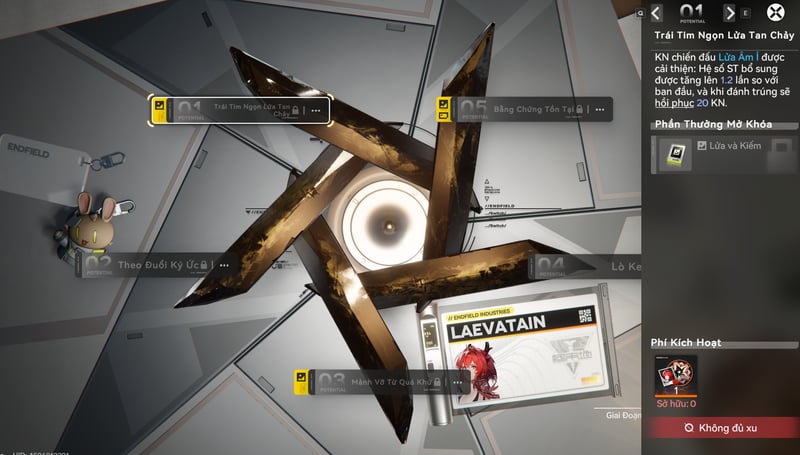Select potential 04 Lò Ke node

(x=590, y=266)
